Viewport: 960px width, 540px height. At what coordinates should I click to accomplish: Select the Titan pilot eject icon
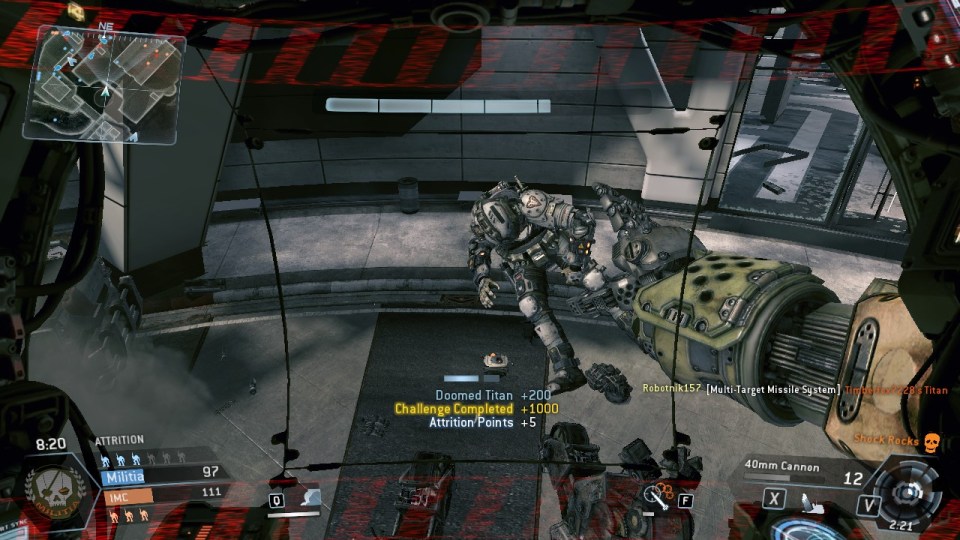click(806, 497)
